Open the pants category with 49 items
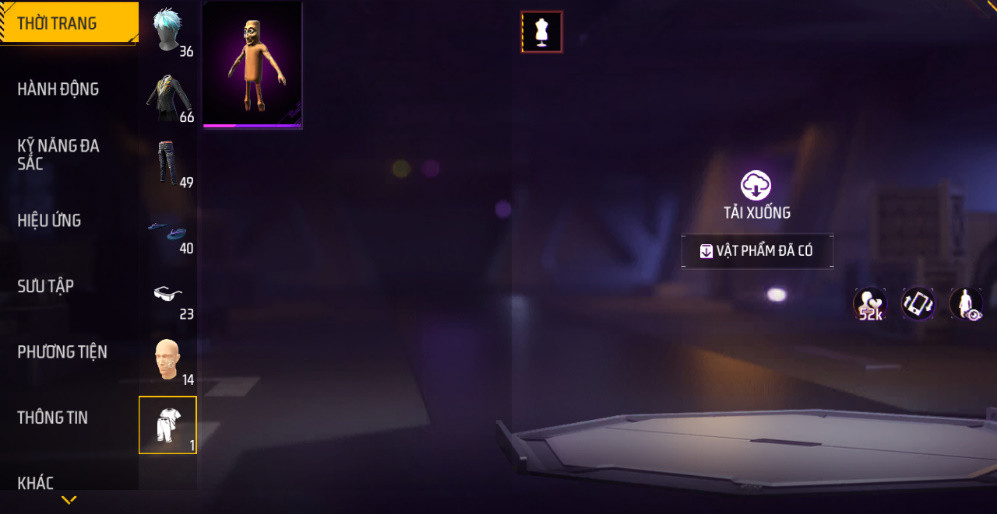 pos(168,163)
